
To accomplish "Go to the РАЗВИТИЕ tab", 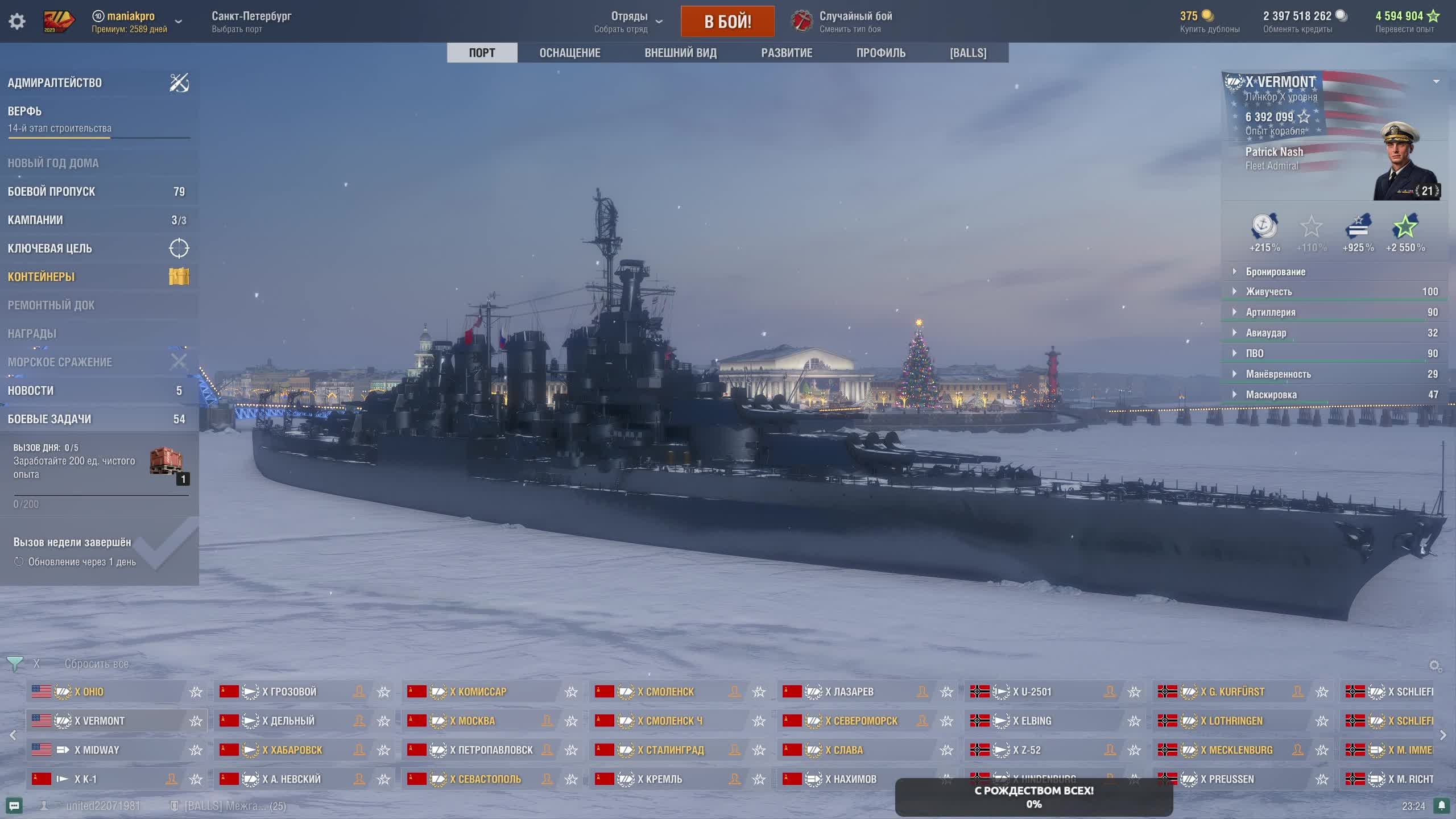I will pyautogui.click(x=787, y=53).
